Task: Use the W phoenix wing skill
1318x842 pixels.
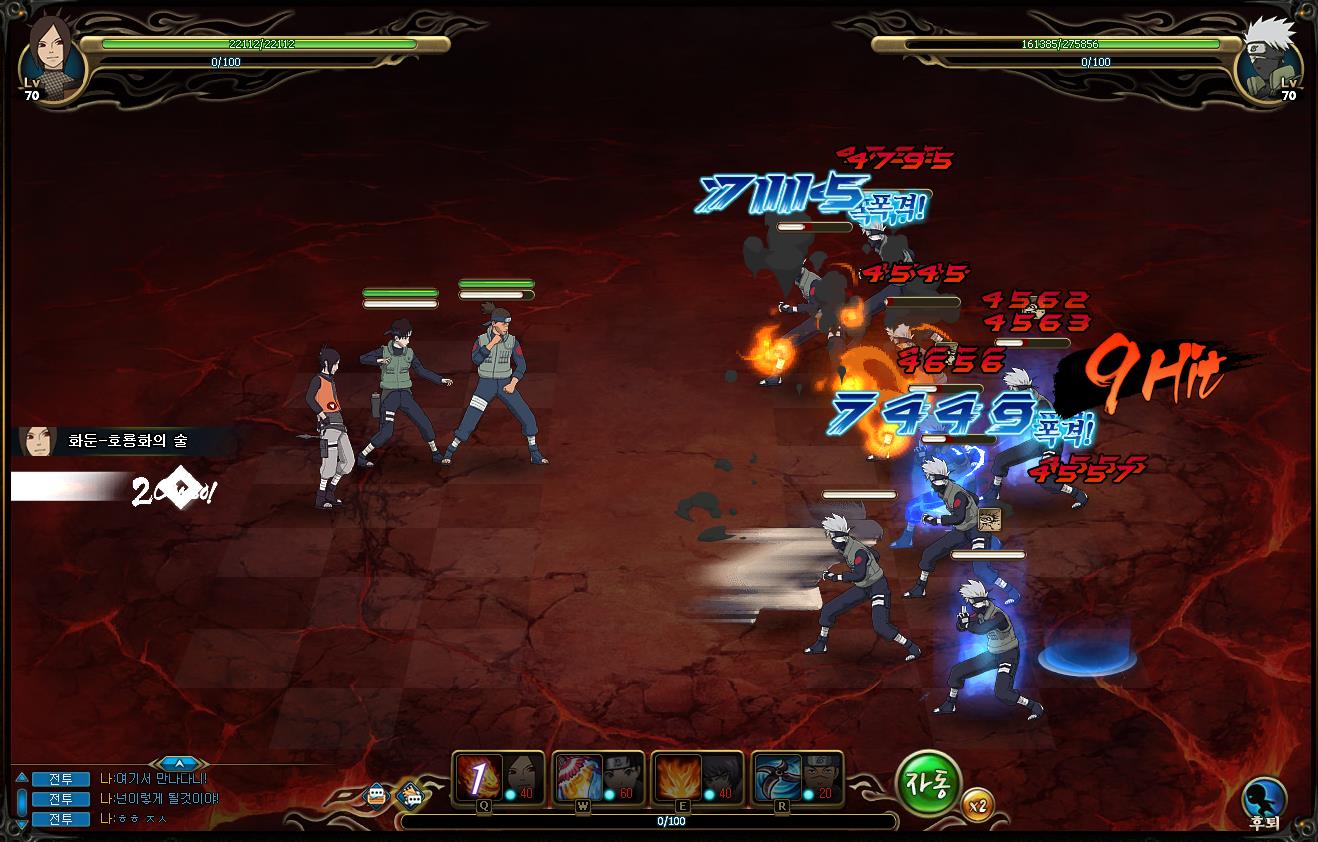Action: [x=579, y=778]
